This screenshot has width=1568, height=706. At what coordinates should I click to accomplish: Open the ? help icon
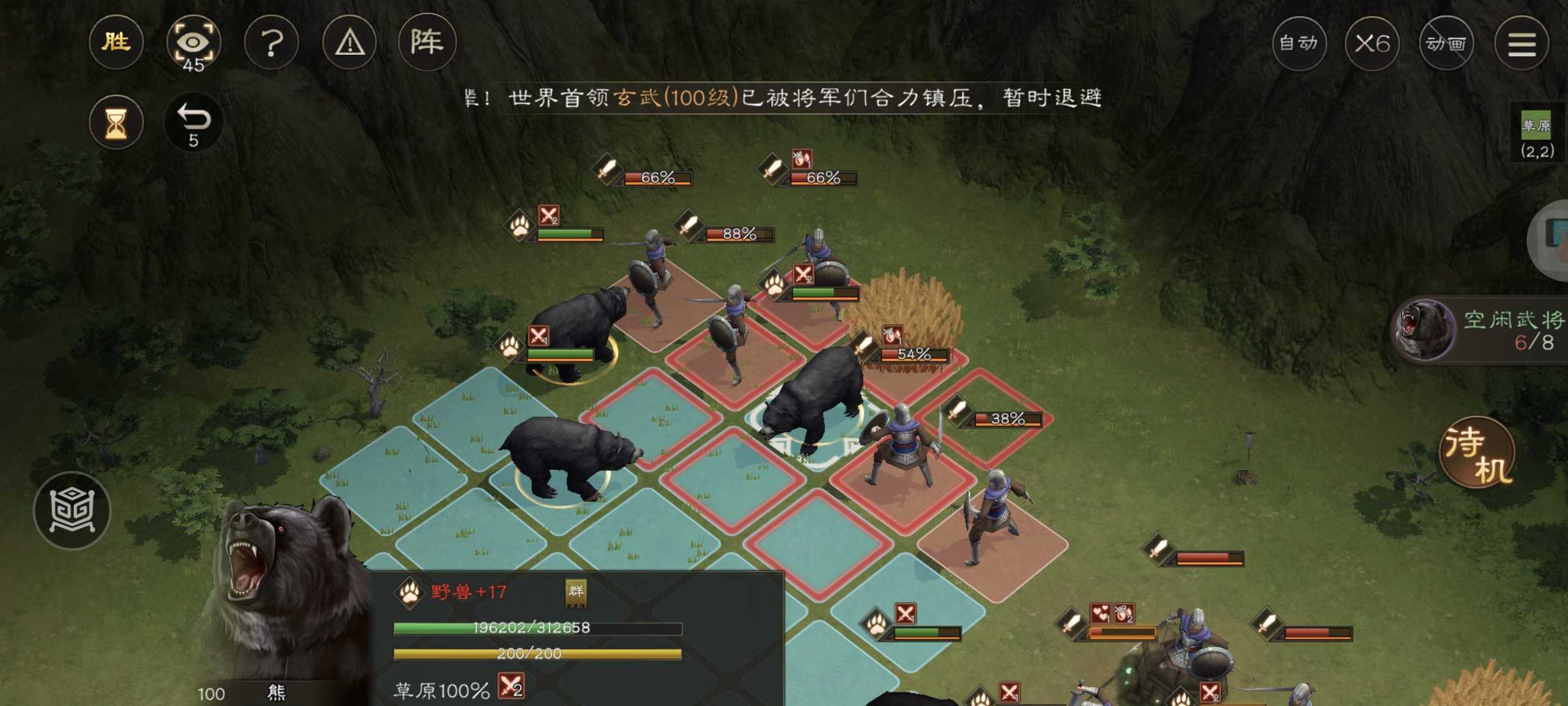click(272, 42)
